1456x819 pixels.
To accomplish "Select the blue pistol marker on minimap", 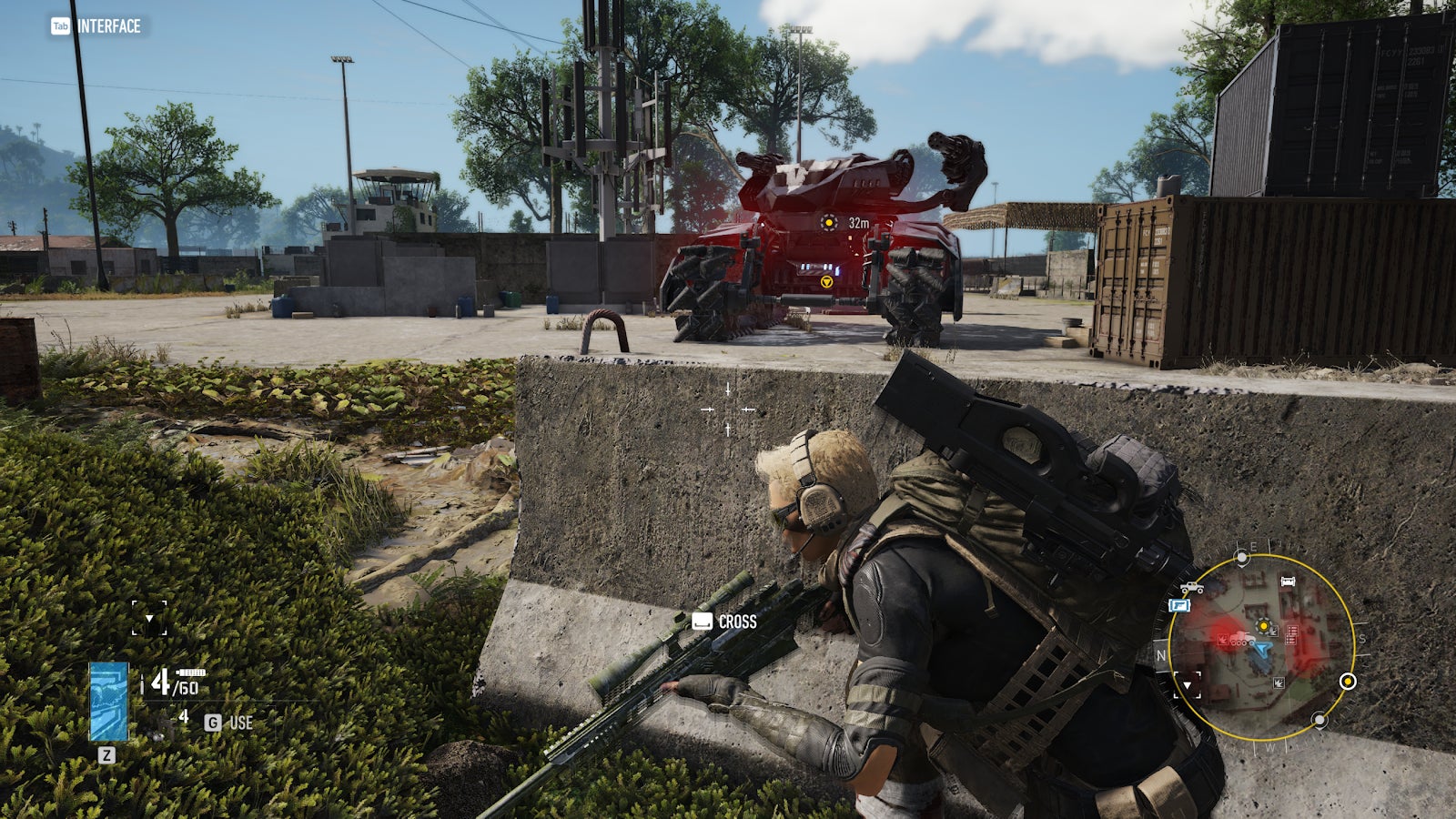I will [x=1179, y=605].
